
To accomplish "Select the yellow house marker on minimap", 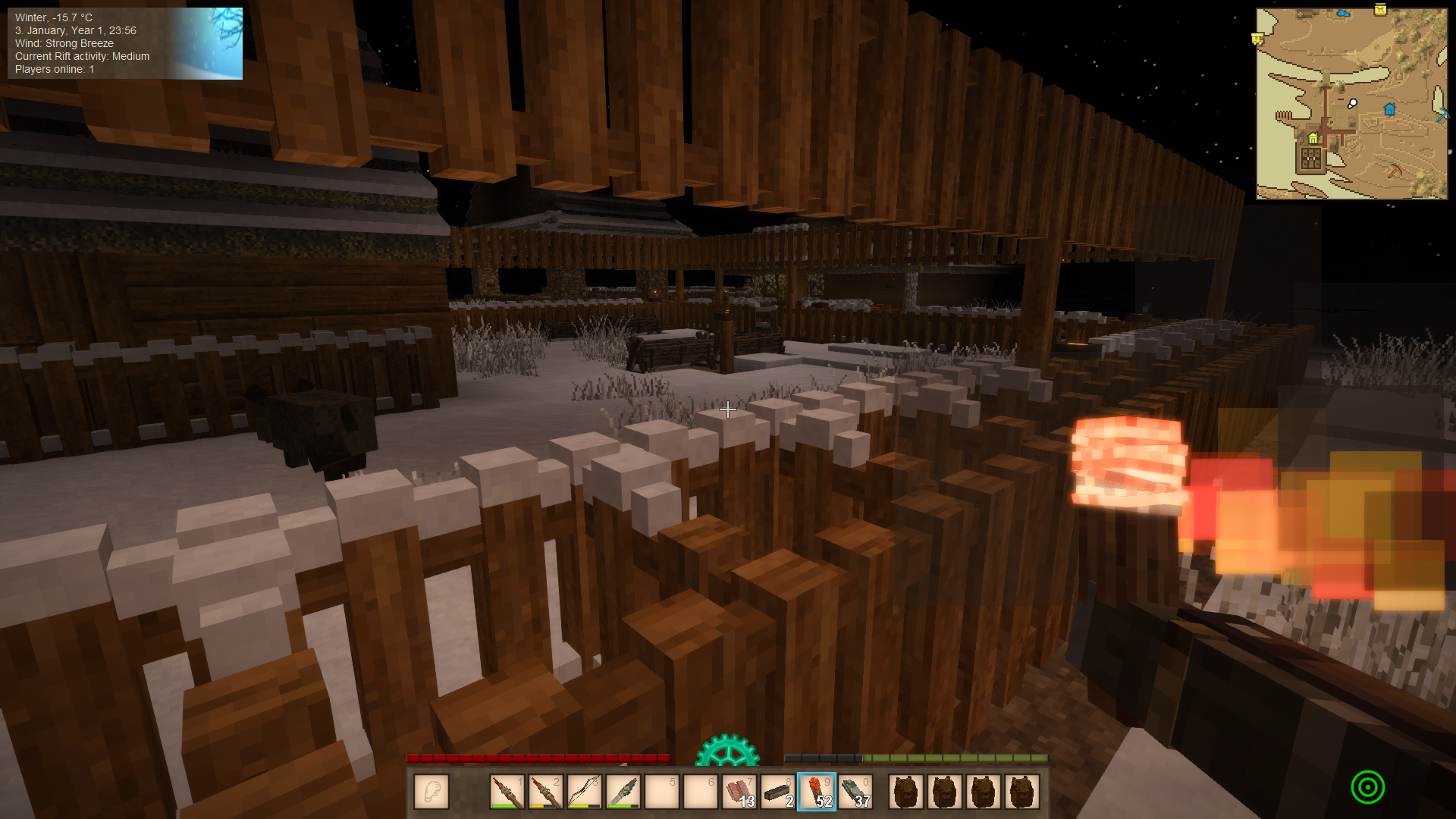I will [x=1313, y=138].
